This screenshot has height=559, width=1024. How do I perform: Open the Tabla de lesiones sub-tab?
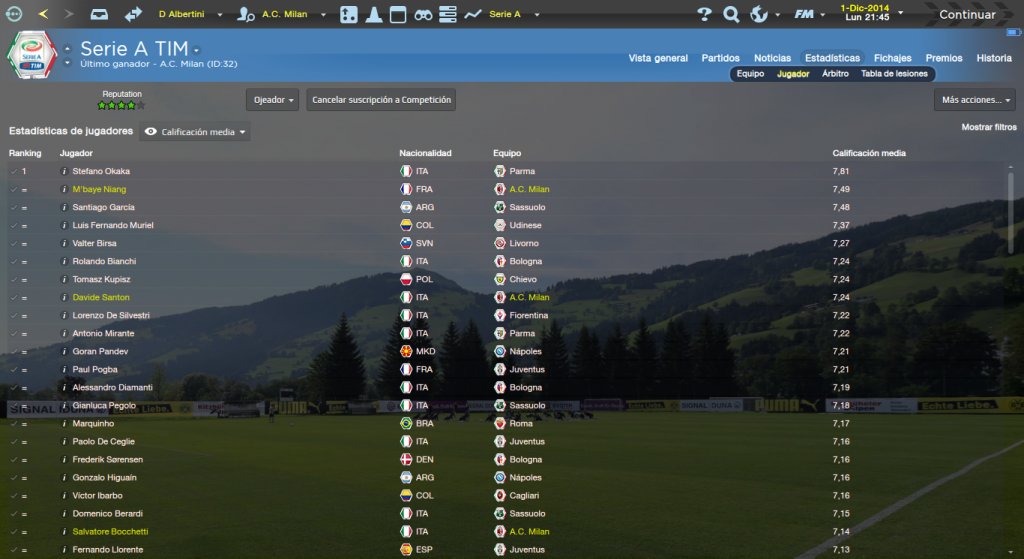[894, 74]
